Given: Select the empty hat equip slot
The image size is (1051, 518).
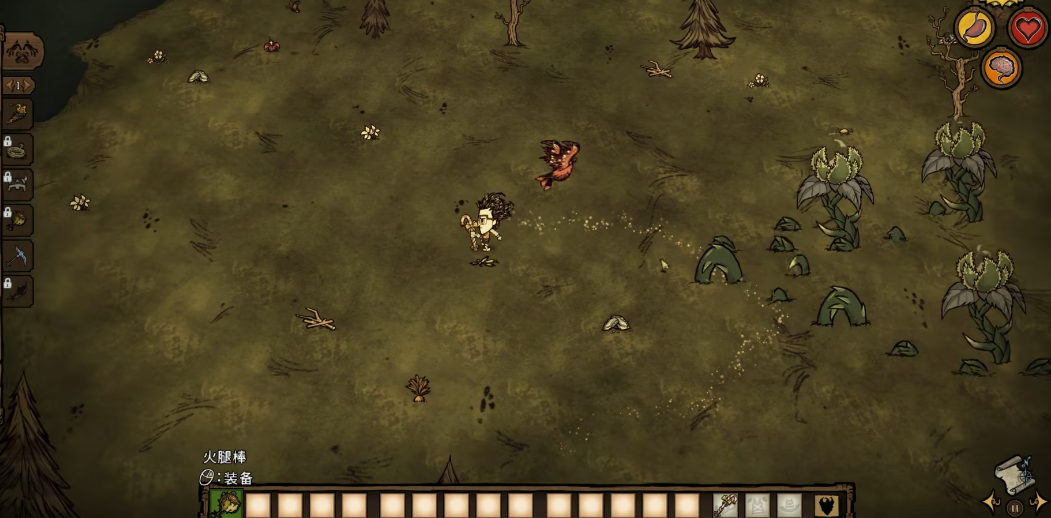Looking at the screenshot, I should click(789, 505).
